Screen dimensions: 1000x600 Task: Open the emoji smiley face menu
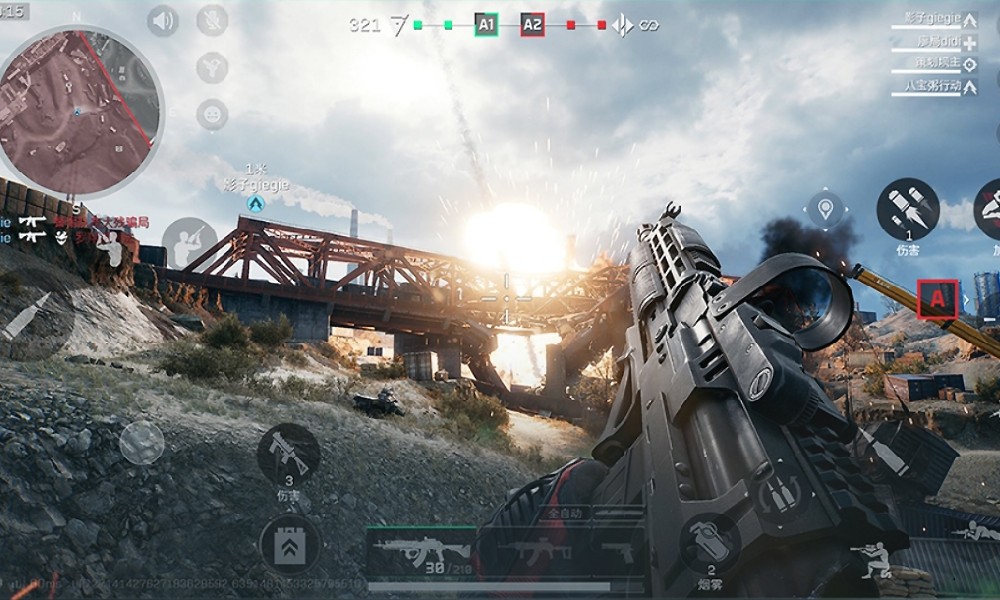[212, 114]
